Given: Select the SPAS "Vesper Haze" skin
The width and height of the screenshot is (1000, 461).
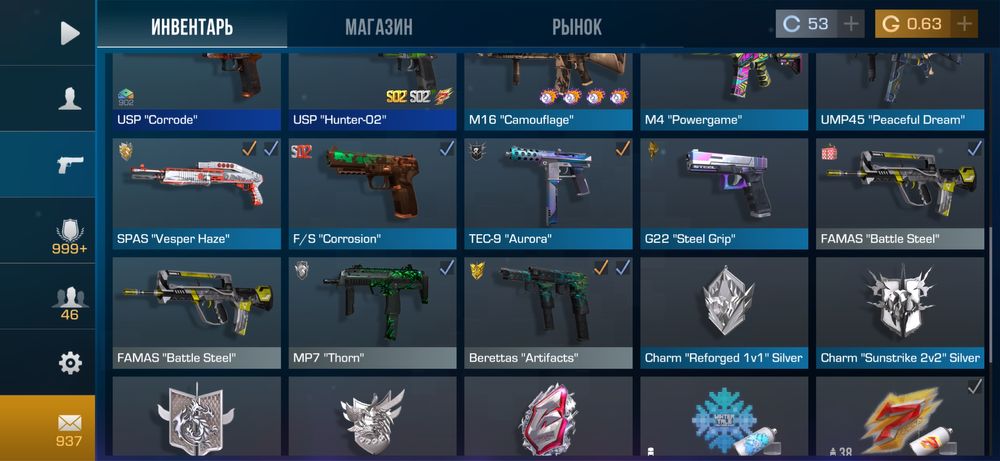Looking at the screenshot, I should click(x=196, y=193).
